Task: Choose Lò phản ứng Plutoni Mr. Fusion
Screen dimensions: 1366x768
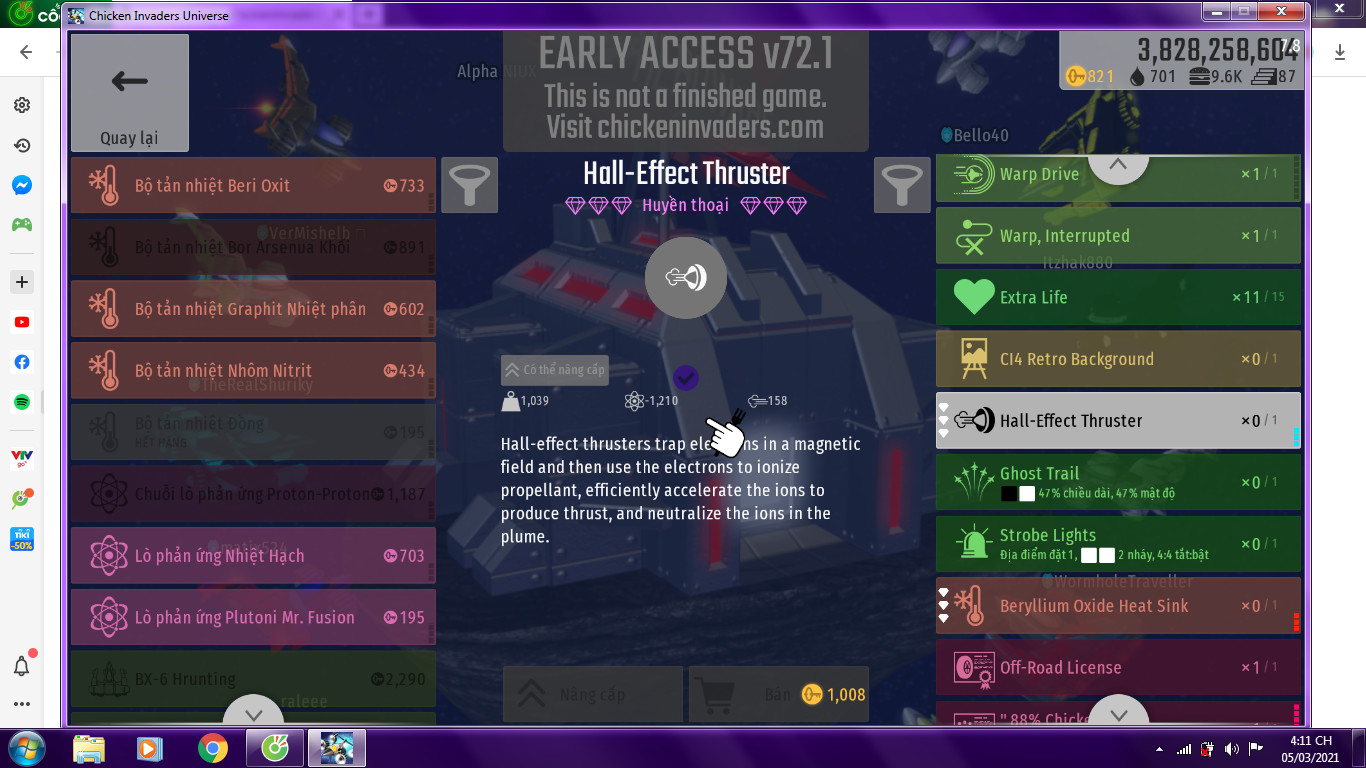Action: coord(253,618)
